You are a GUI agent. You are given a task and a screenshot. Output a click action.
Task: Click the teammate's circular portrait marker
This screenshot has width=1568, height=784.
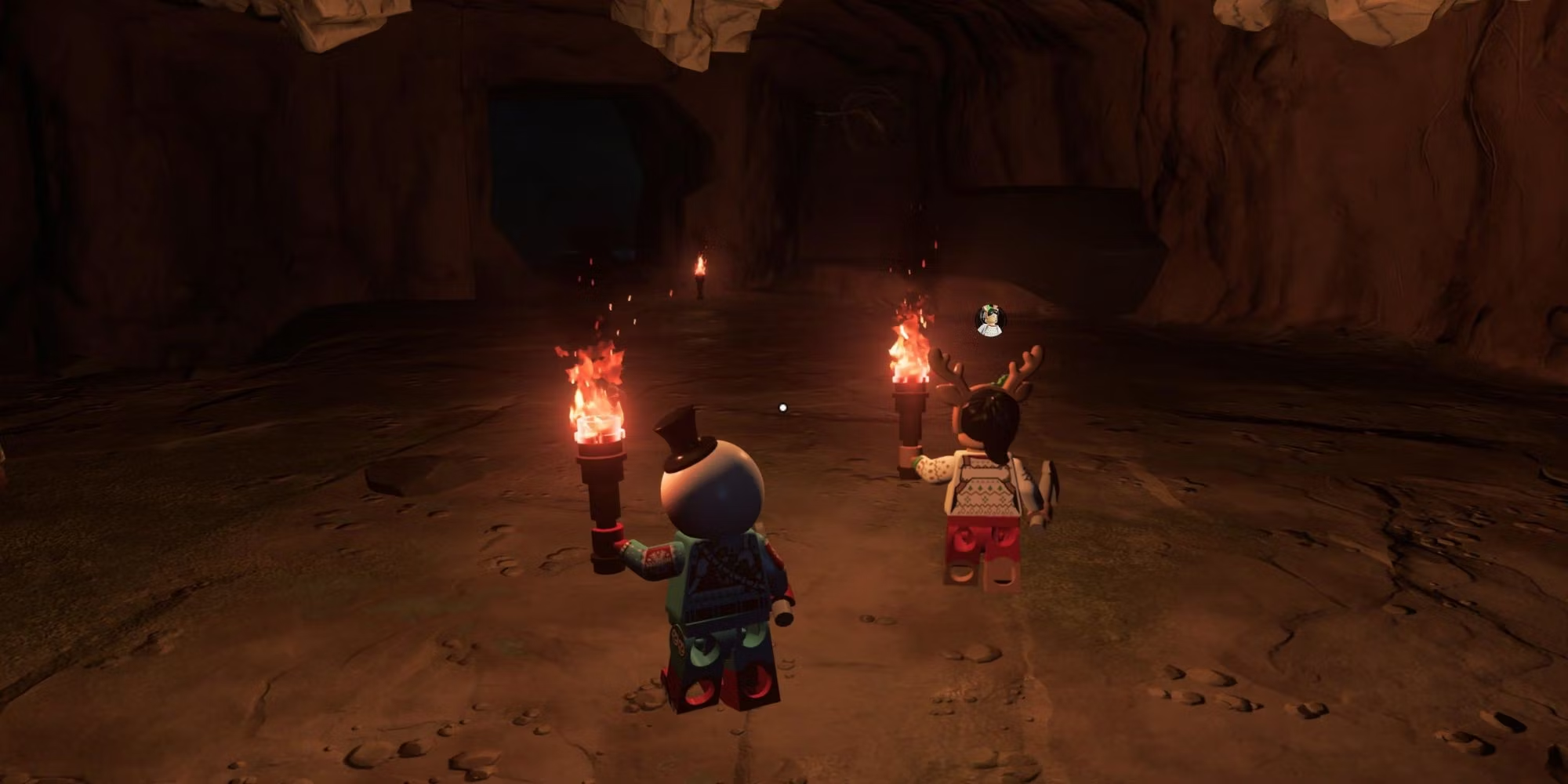[990, 321]
